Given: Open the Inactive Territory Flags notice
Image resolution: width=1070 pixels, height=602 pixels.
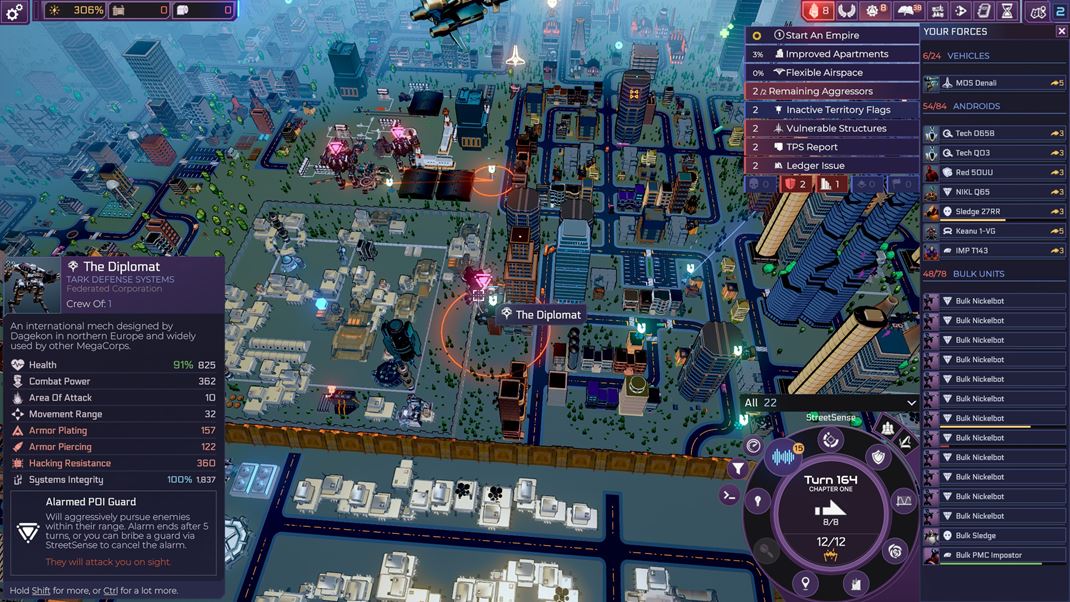Looking at the screenshot, I should coord(832,110).
